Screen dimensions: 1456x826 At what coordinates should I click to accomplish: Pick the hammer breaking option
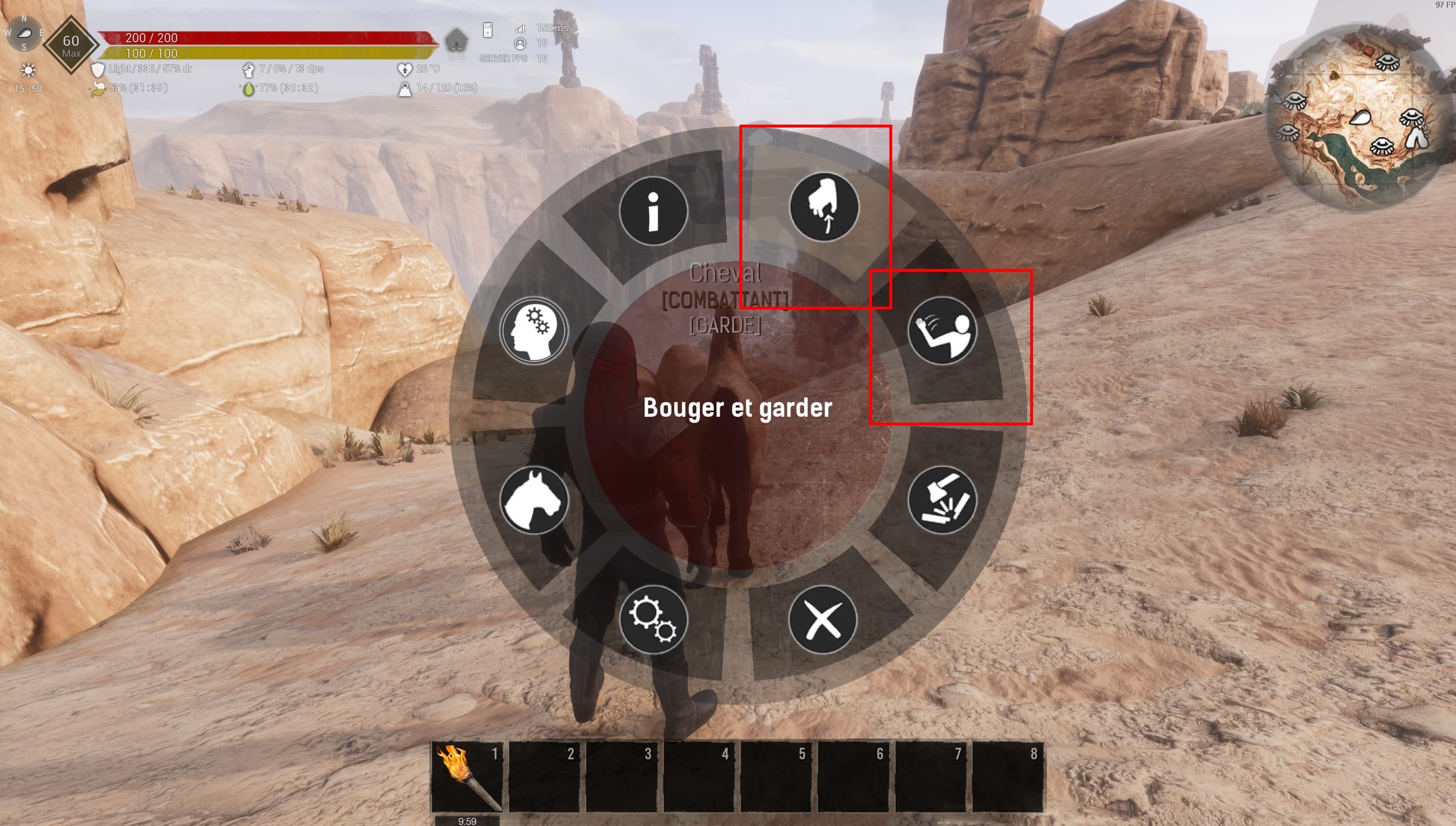[942, 500]
